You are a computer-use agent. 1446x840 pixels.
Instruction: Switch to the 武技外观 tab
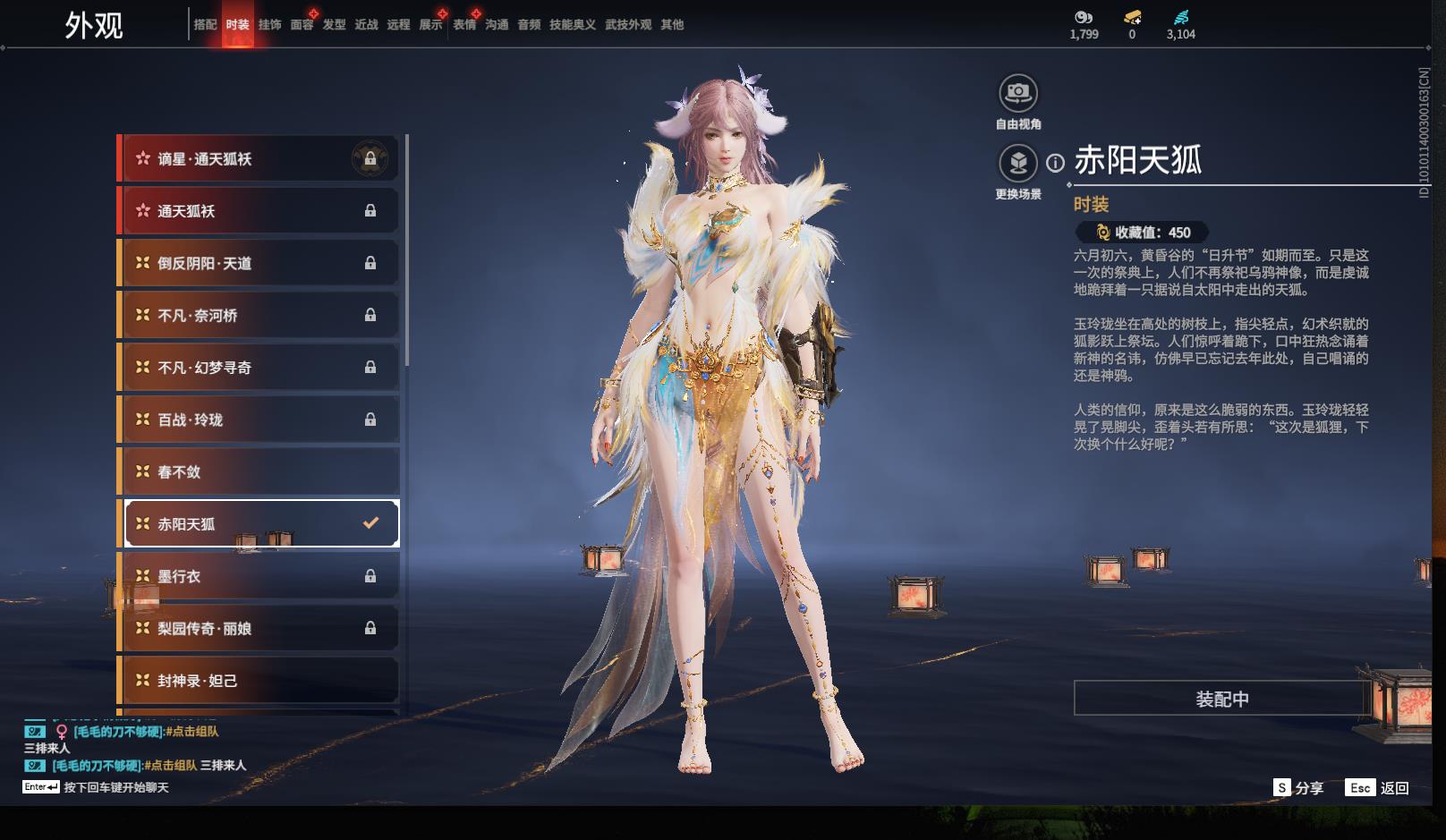pos(627,25)
